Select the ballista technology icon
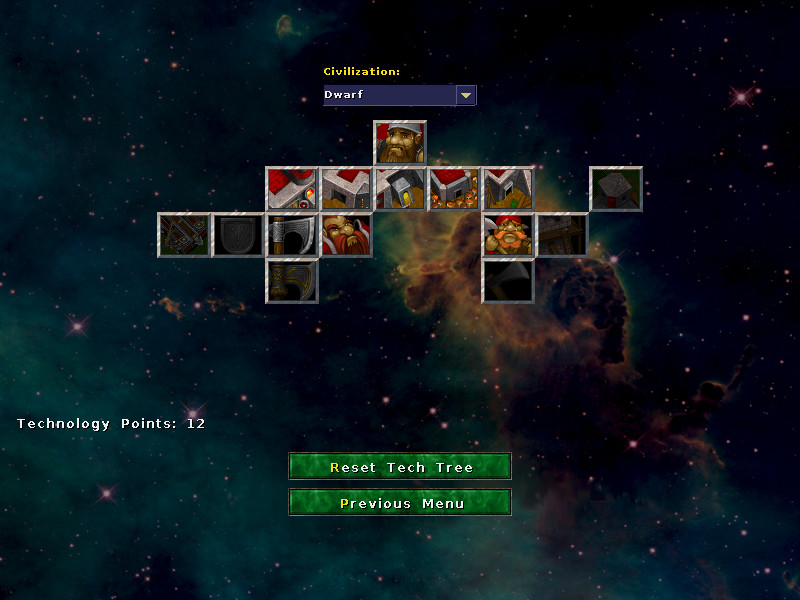 tap(184, 235)
